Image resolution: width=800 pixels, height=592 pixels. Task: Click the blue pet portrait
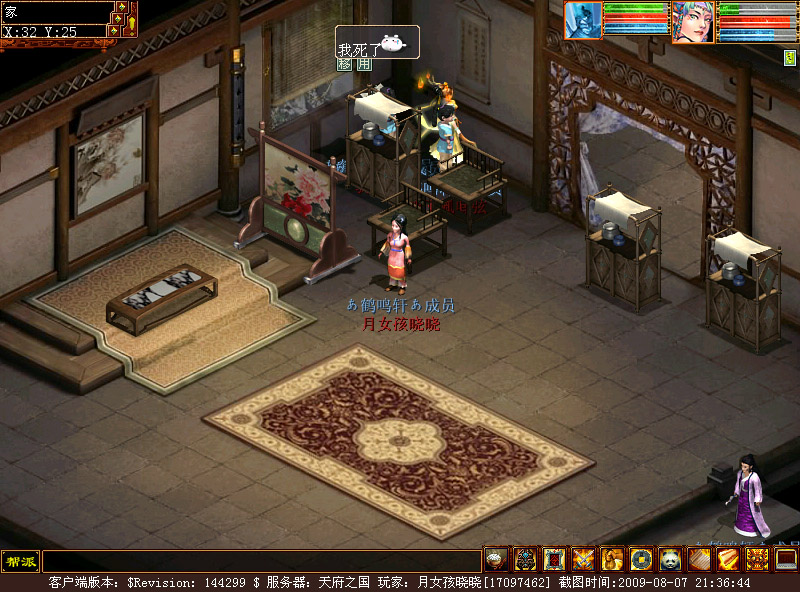[584, 21]
